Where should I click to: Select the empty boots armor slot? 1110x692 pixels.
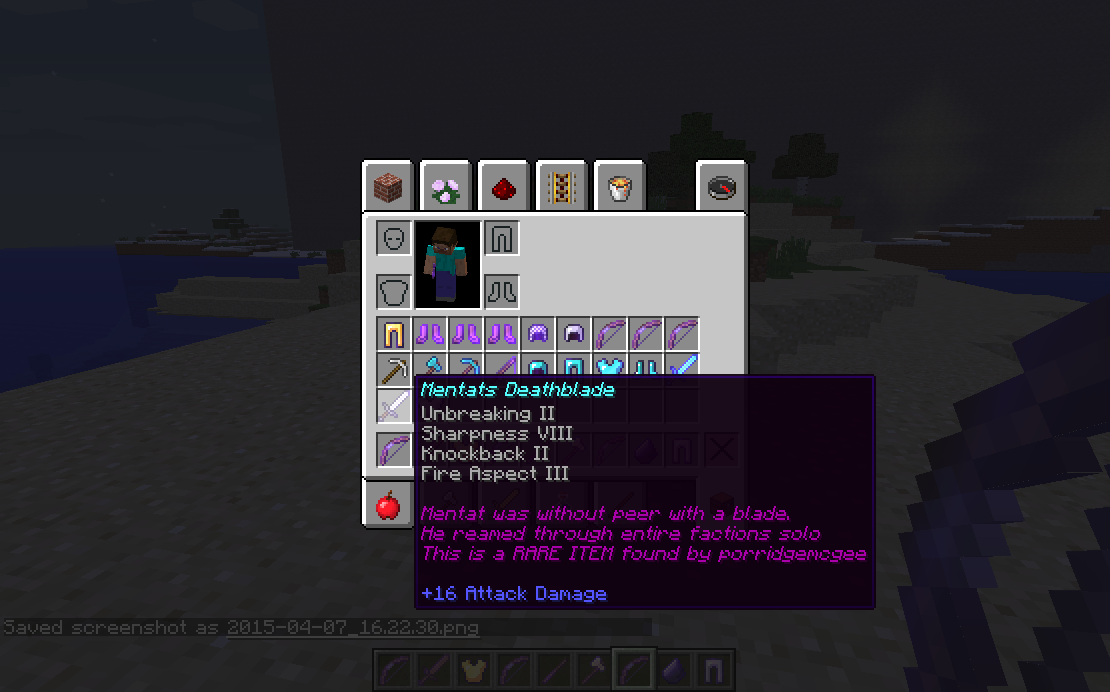(x=502, y=292)
